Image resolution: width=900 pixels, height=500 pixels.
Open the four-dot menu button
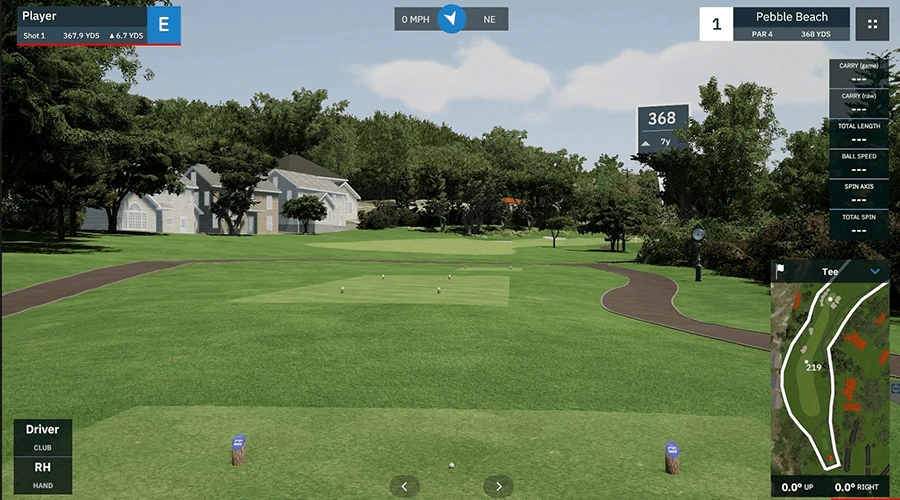coord(872,24)
